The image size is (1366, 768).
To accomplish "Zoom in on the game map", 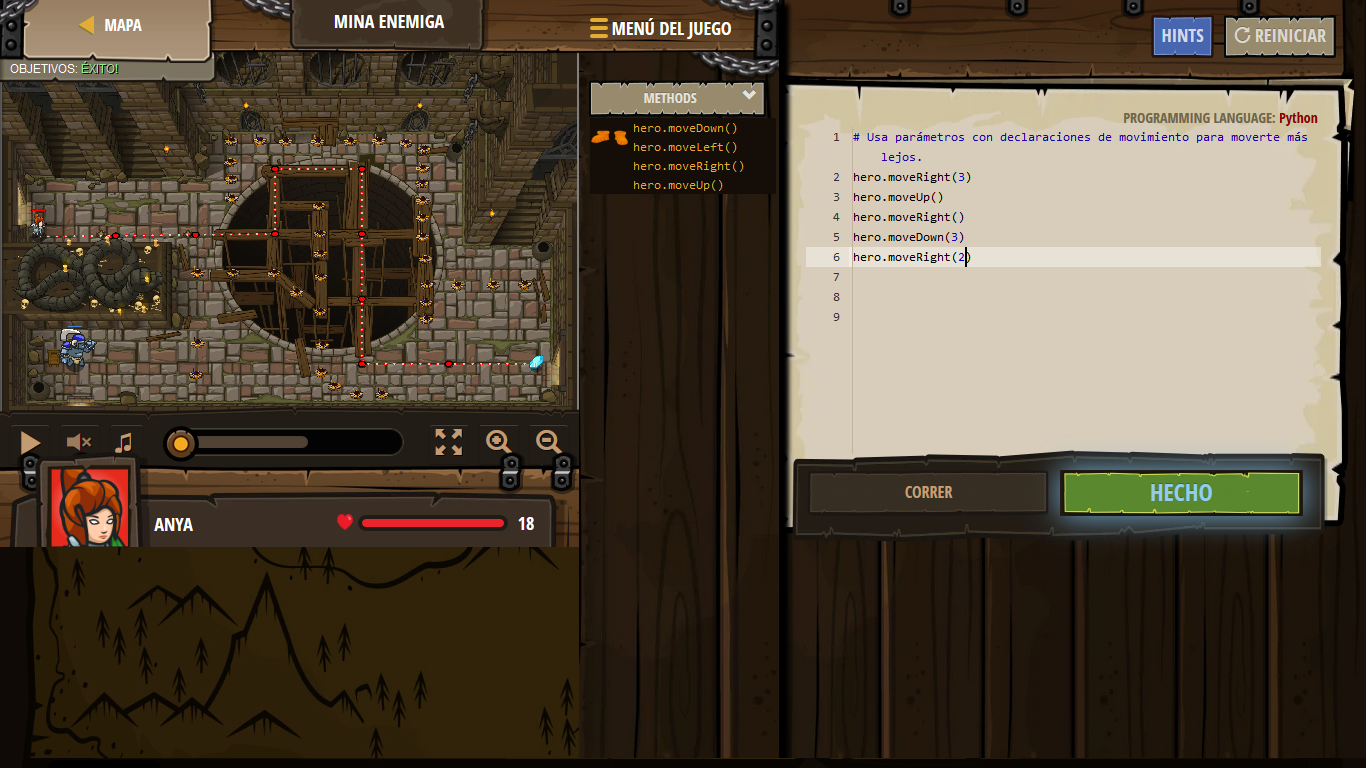I will tap(498, 441).
